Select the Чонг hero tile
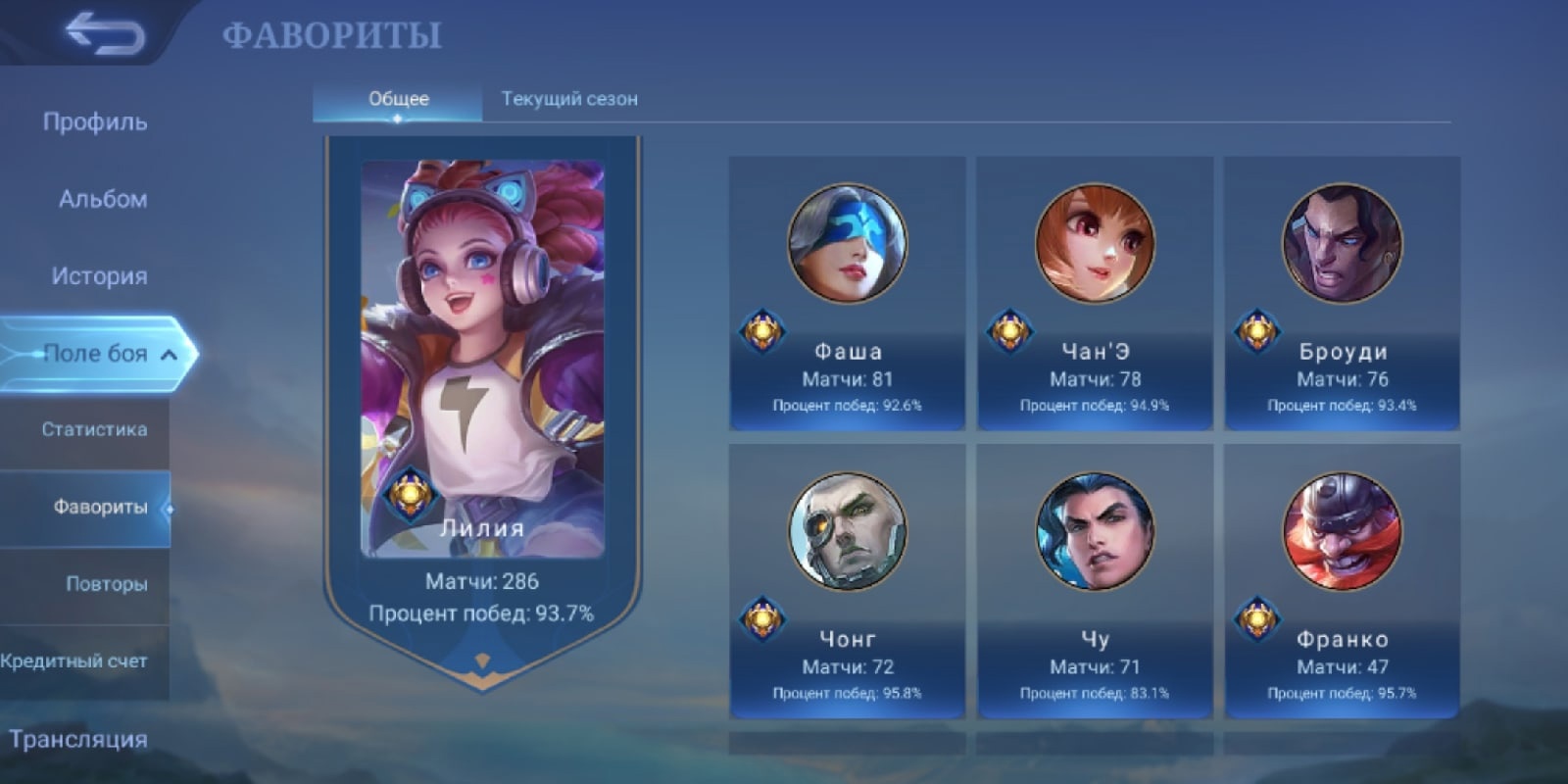 848,581
